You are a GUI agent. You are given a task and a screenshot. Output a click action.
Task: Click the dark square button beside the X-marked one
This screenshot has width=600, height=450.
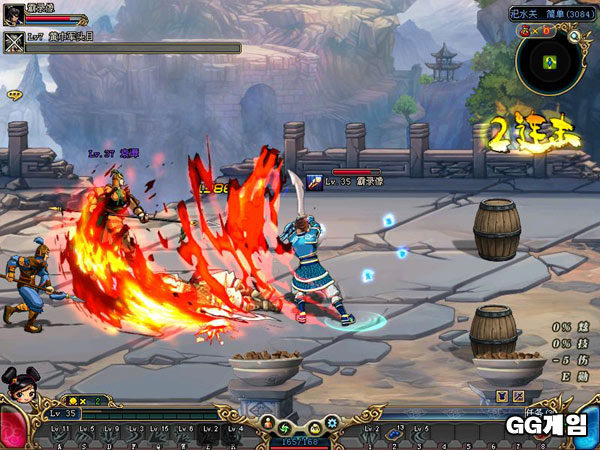pyautogui.click(x=500, y=397)
